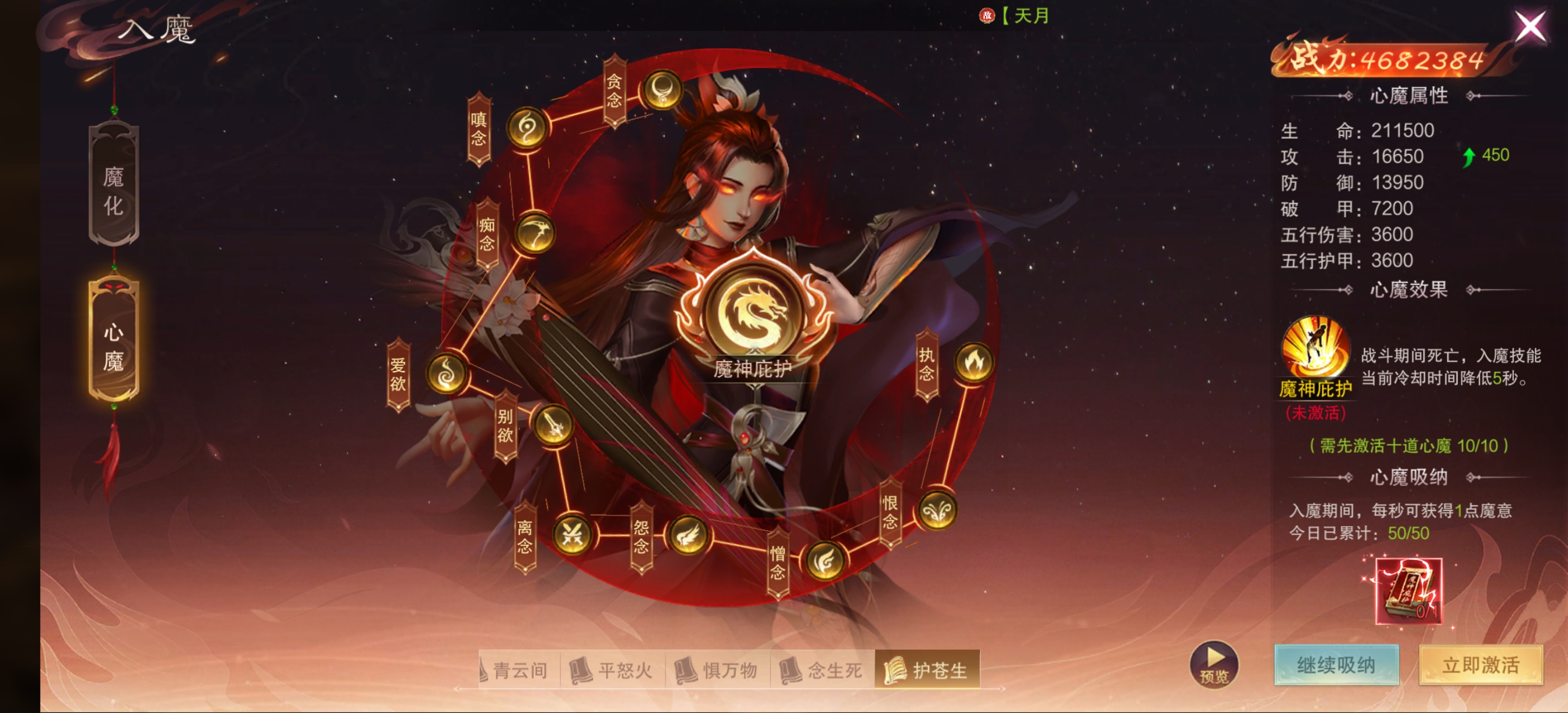Open the 预览 preview play button
Screen dimensions: 1568x713
1214,664
